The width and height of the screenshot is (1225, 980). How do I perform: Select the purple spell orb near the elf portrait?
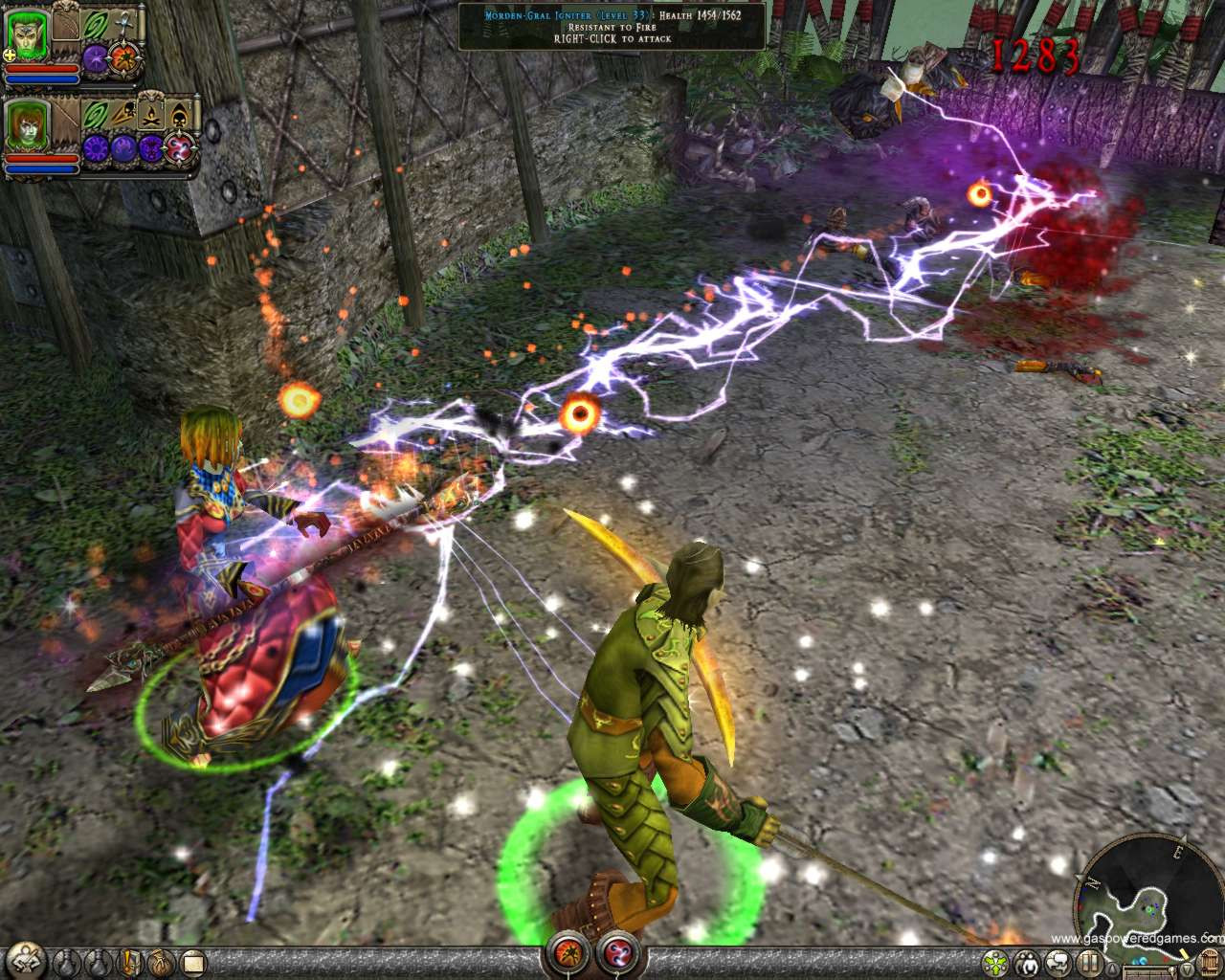[95, 58]
